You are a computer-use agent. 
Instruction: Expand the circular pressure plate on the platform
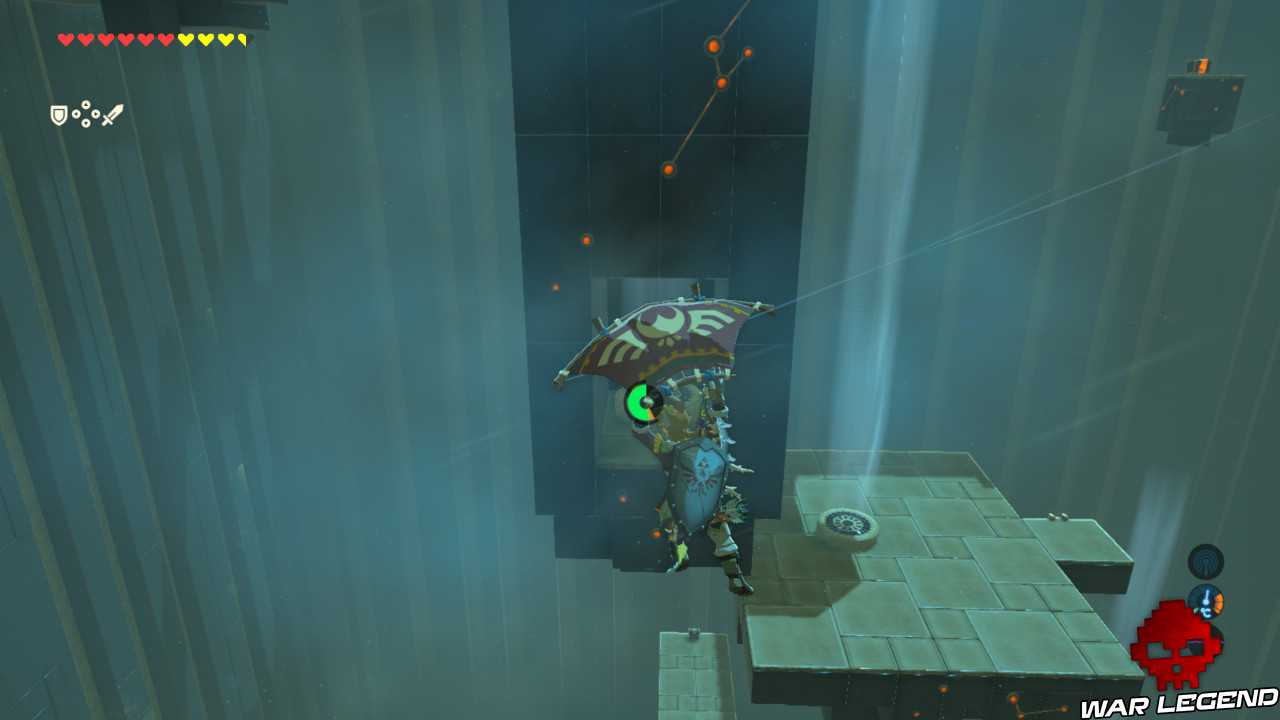(849, 524)
